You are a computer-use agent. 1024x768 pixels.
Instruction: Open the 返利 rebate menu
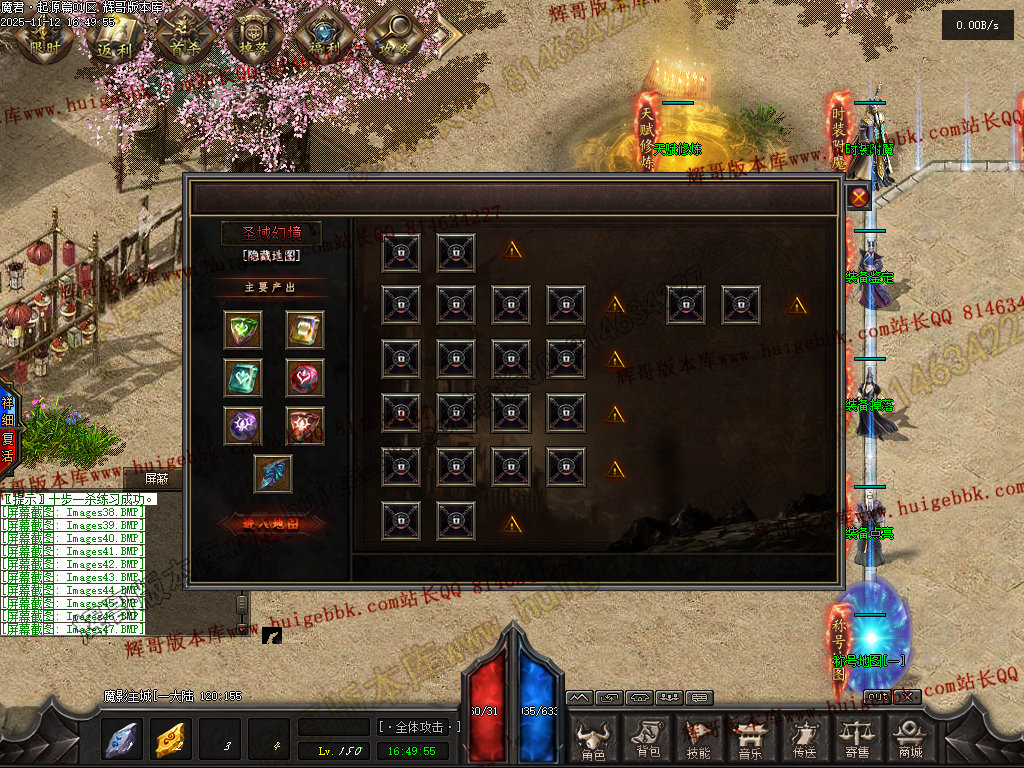pyautogui.click(x=110, y=35)
